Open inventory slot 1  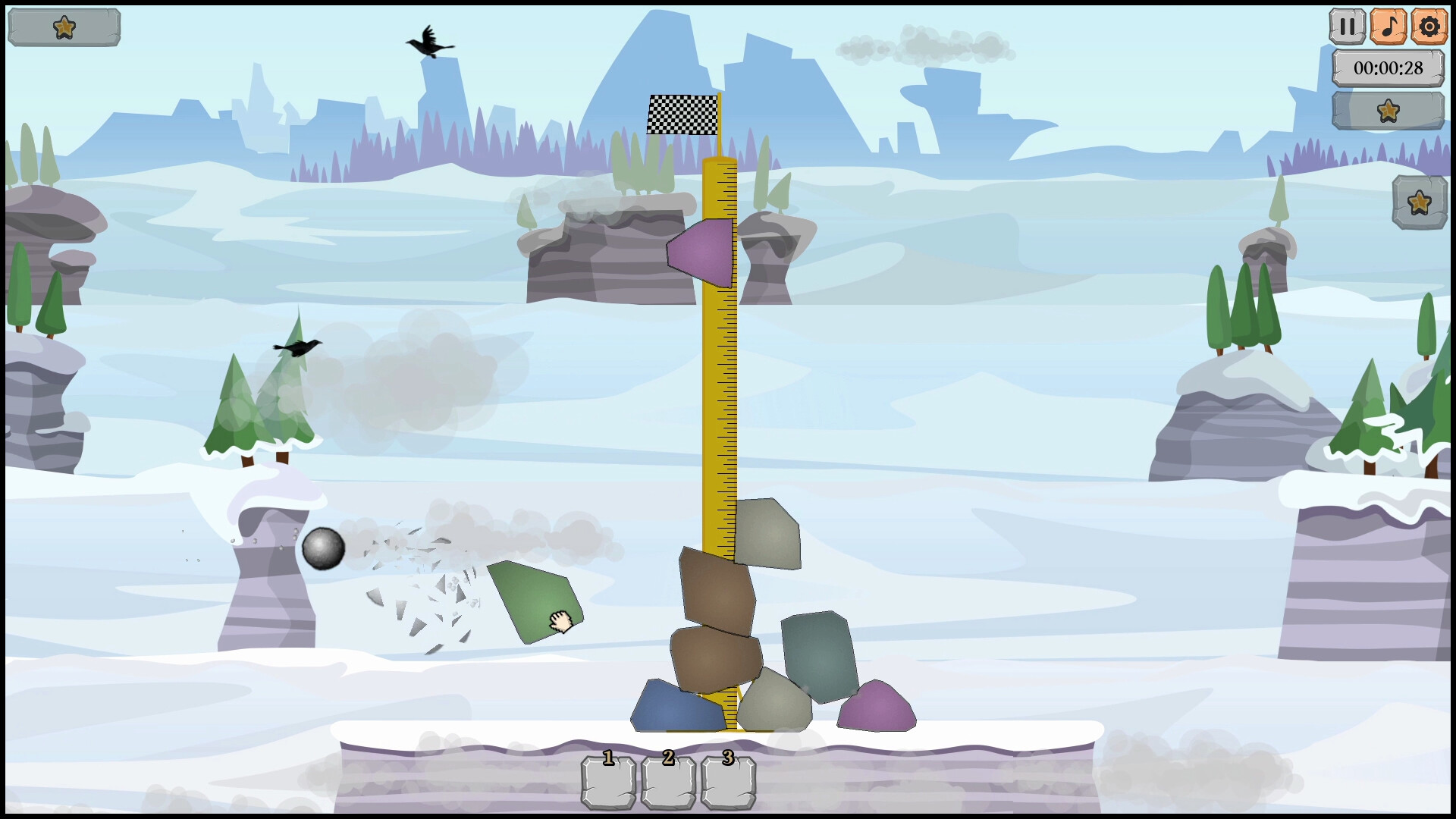(607, 781)
